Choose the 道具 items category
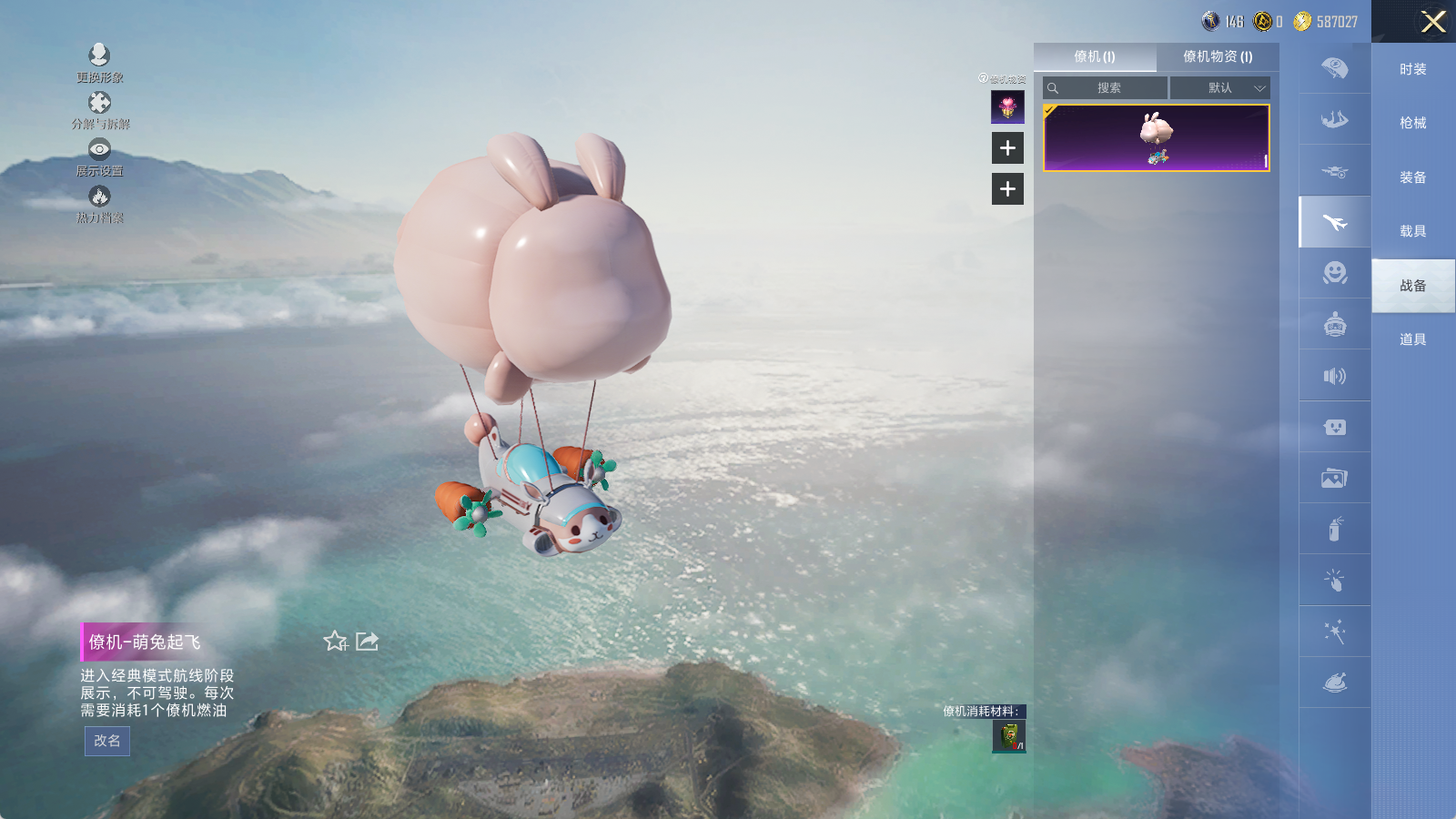The image size is (1456, 819). 1412,339
